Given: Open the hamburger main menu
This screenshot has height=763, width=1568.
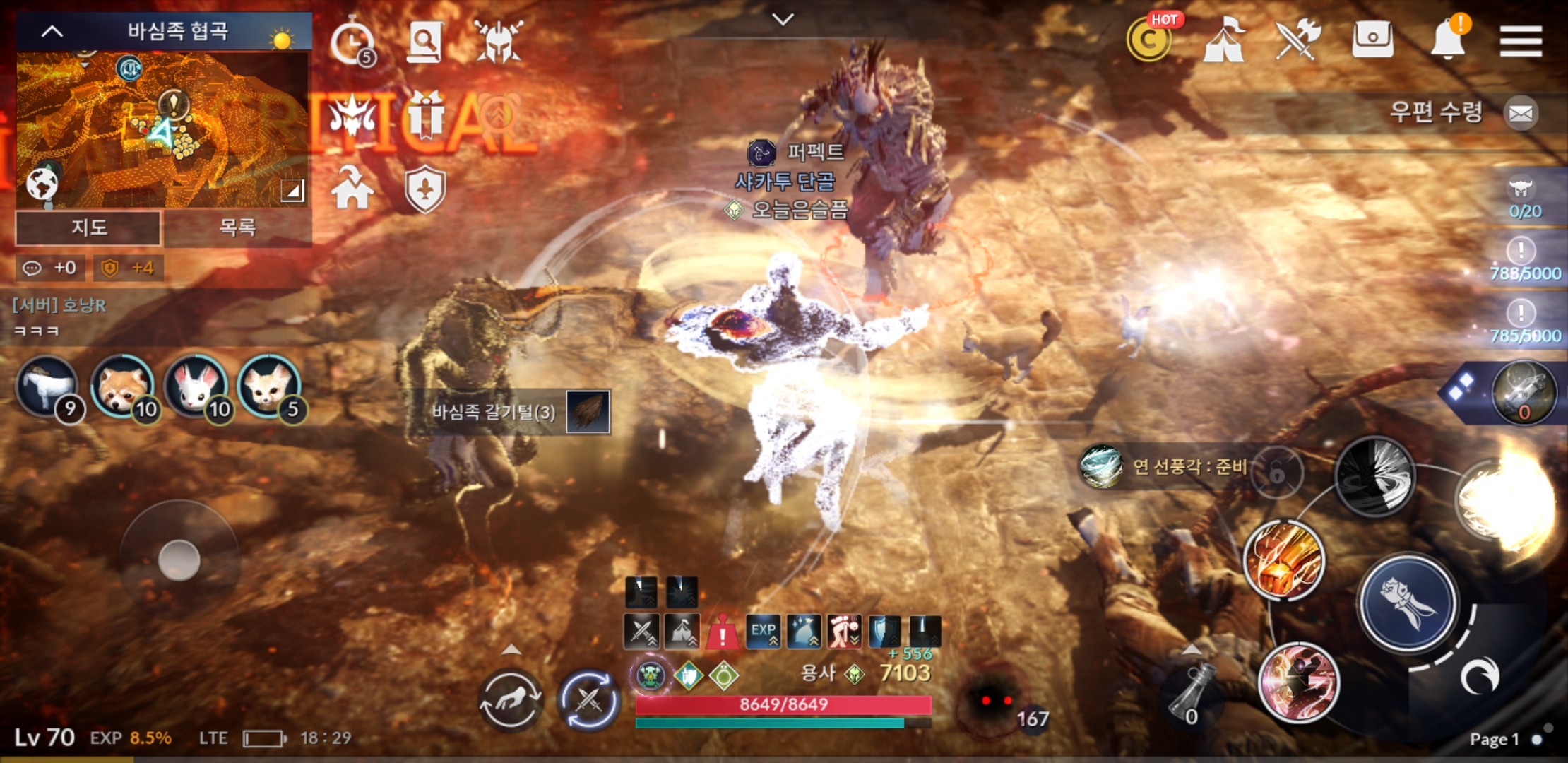Looking at the screenshot, I should [x=1521, y=41].
